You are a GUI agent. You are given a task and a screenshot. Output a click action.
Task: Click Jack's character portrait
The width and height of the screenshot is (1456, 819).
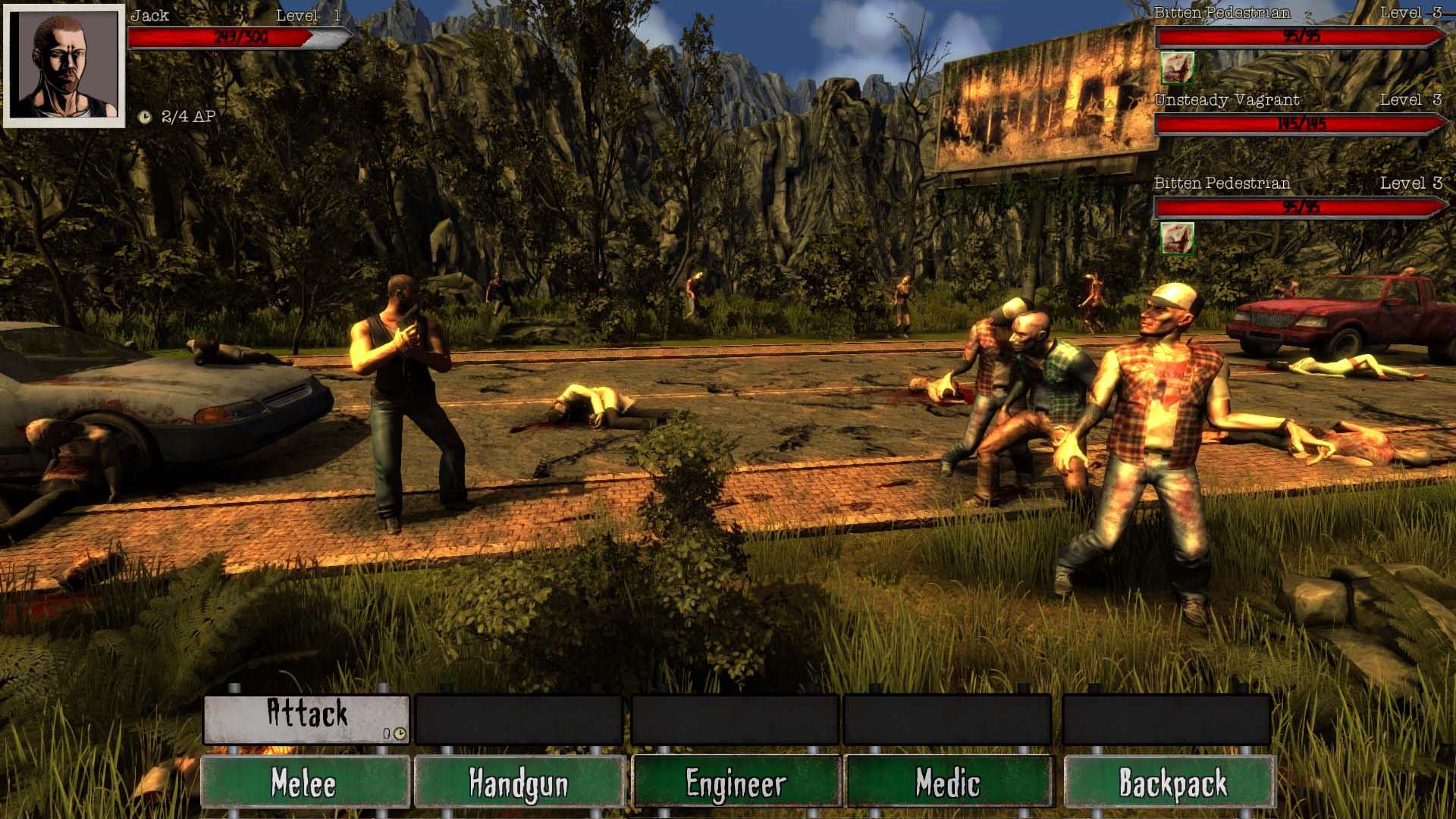64,64
